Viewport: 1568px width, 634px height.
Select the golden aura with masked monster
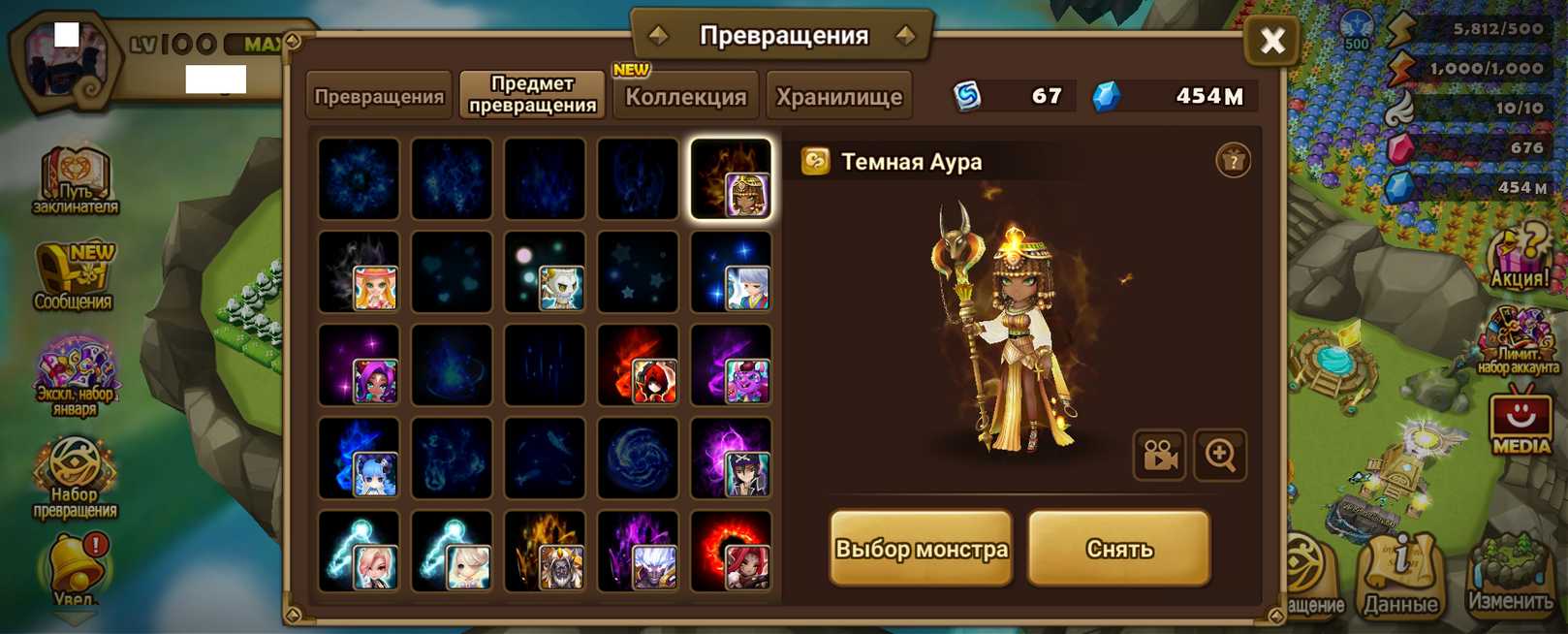click(545, 551)
